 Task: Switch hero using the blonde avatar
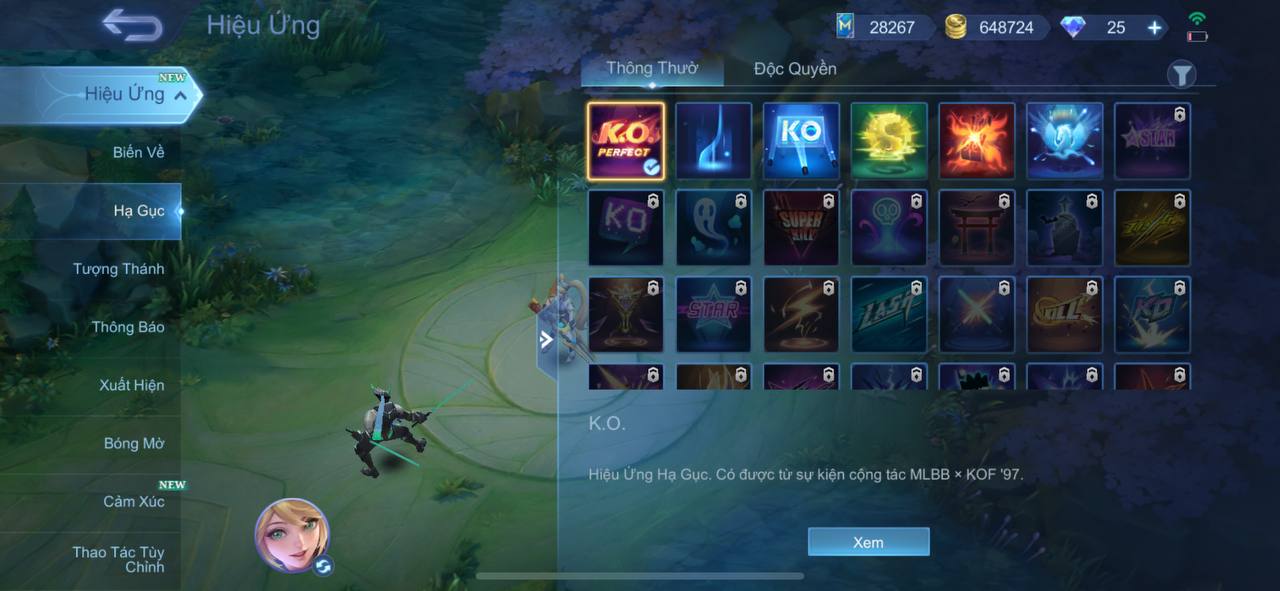292,535
